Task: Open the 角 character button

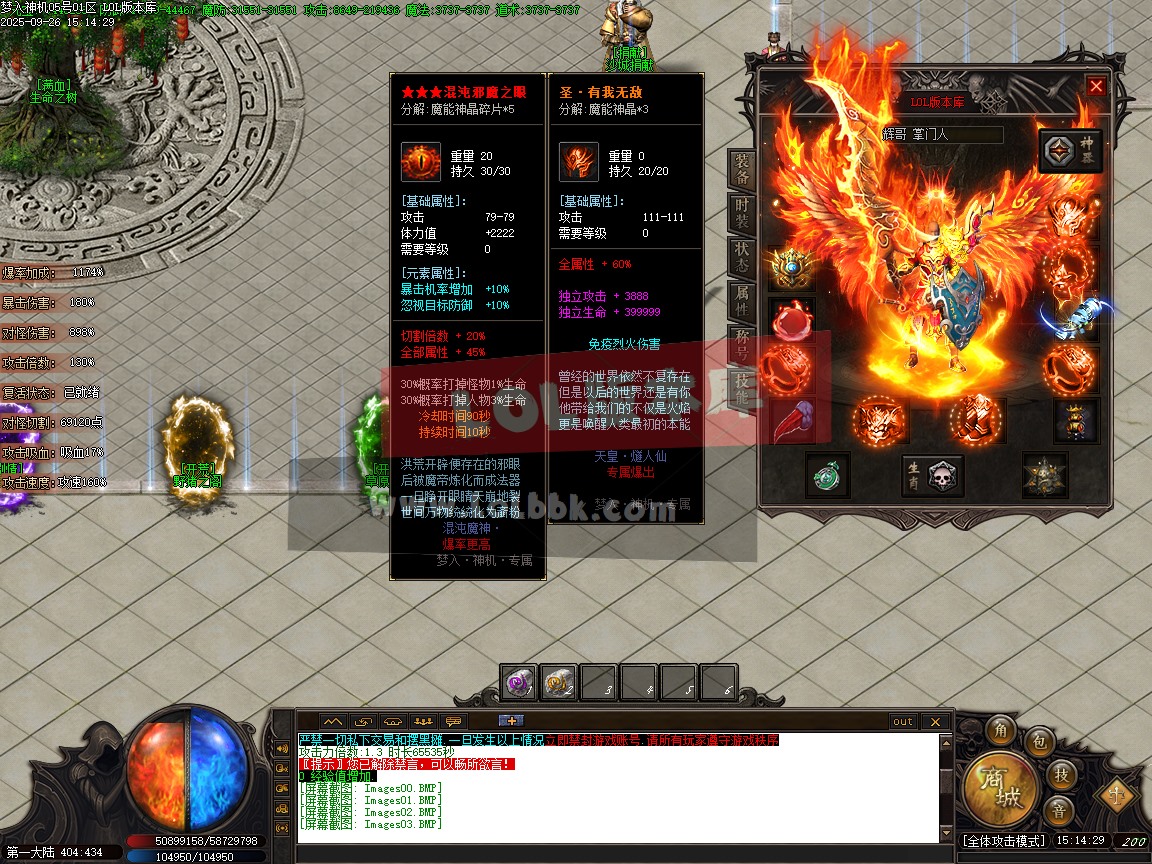Action: (1001, 731)
